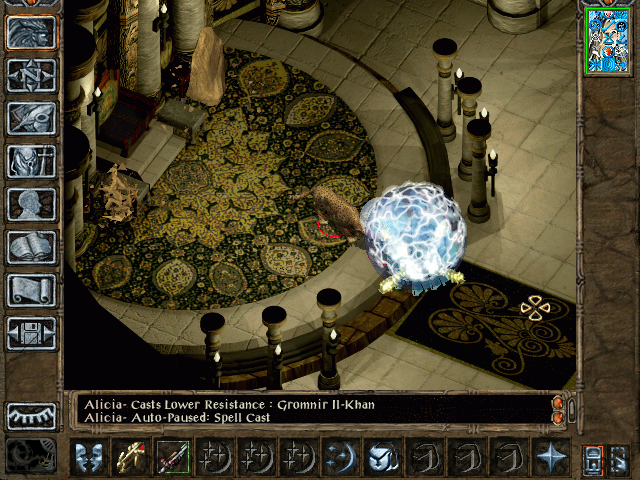640x480 pixels.
Task: Open the inventory armor button
Action: [x=31, y=161]
